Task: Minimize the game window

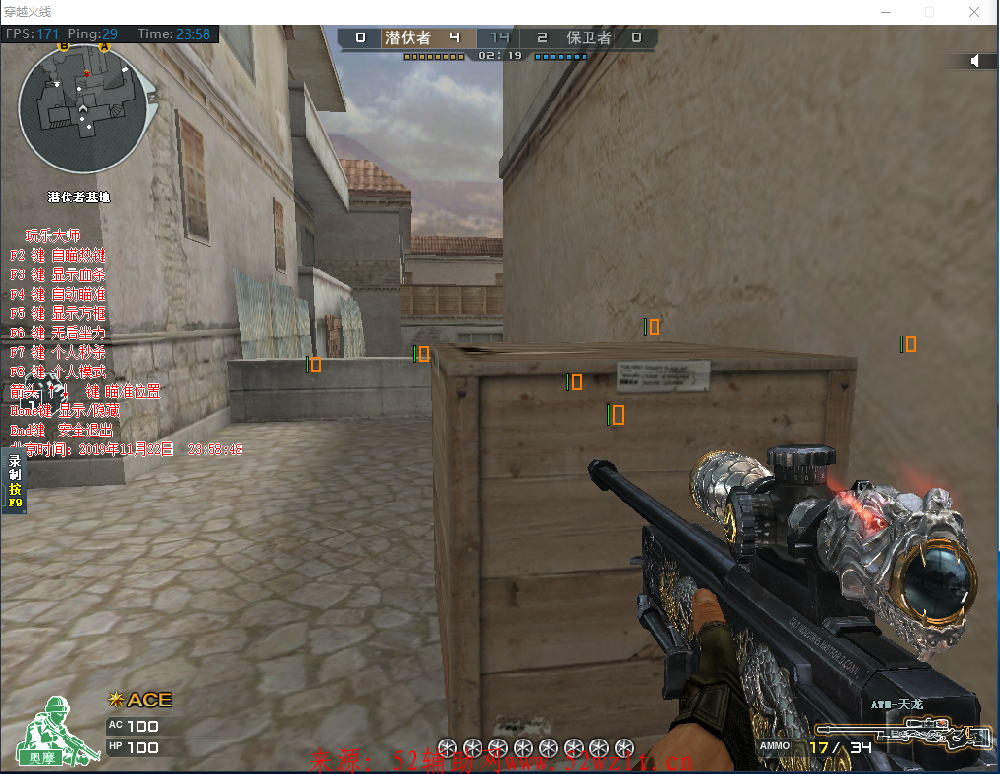Action: 884,12
